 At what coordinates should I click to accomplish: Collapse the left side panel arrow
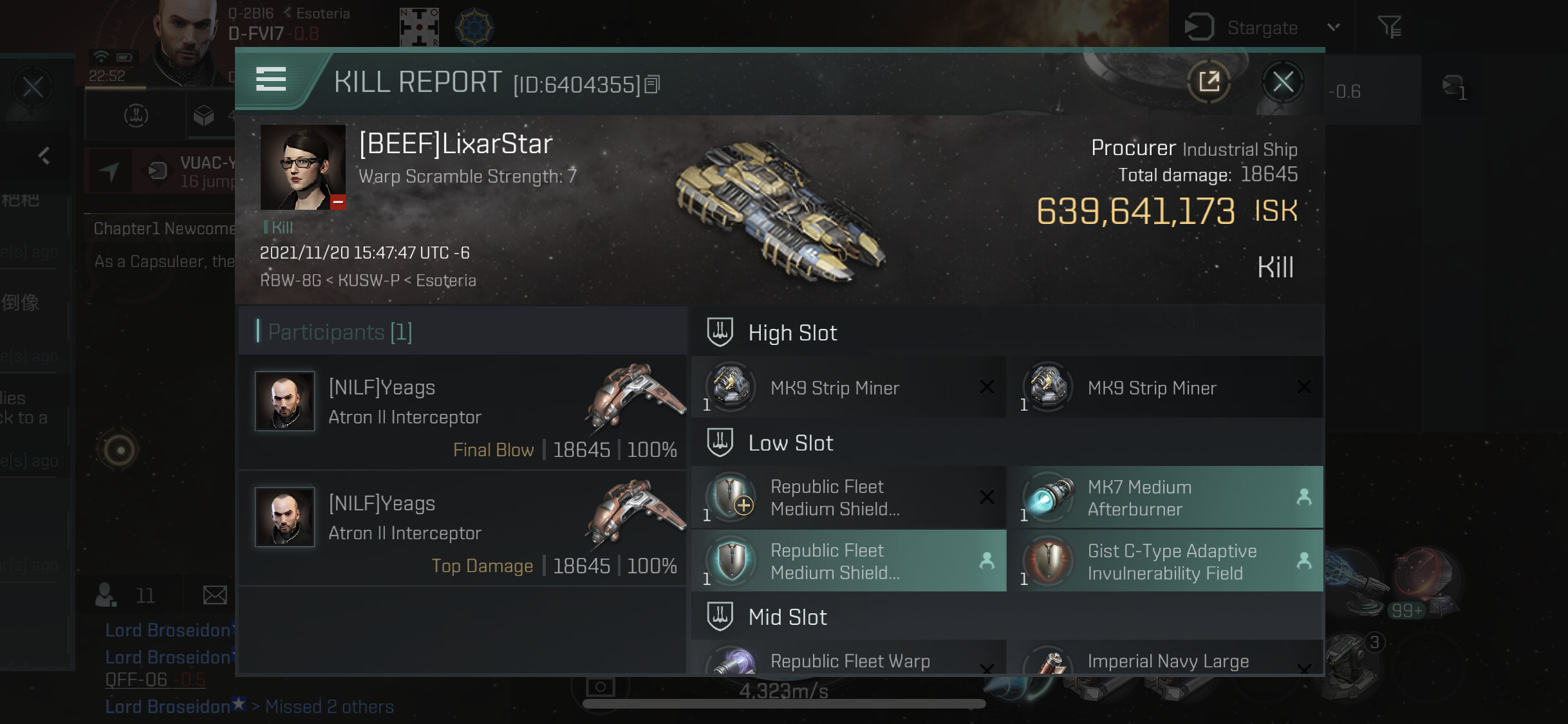click(x=44, y=156)
